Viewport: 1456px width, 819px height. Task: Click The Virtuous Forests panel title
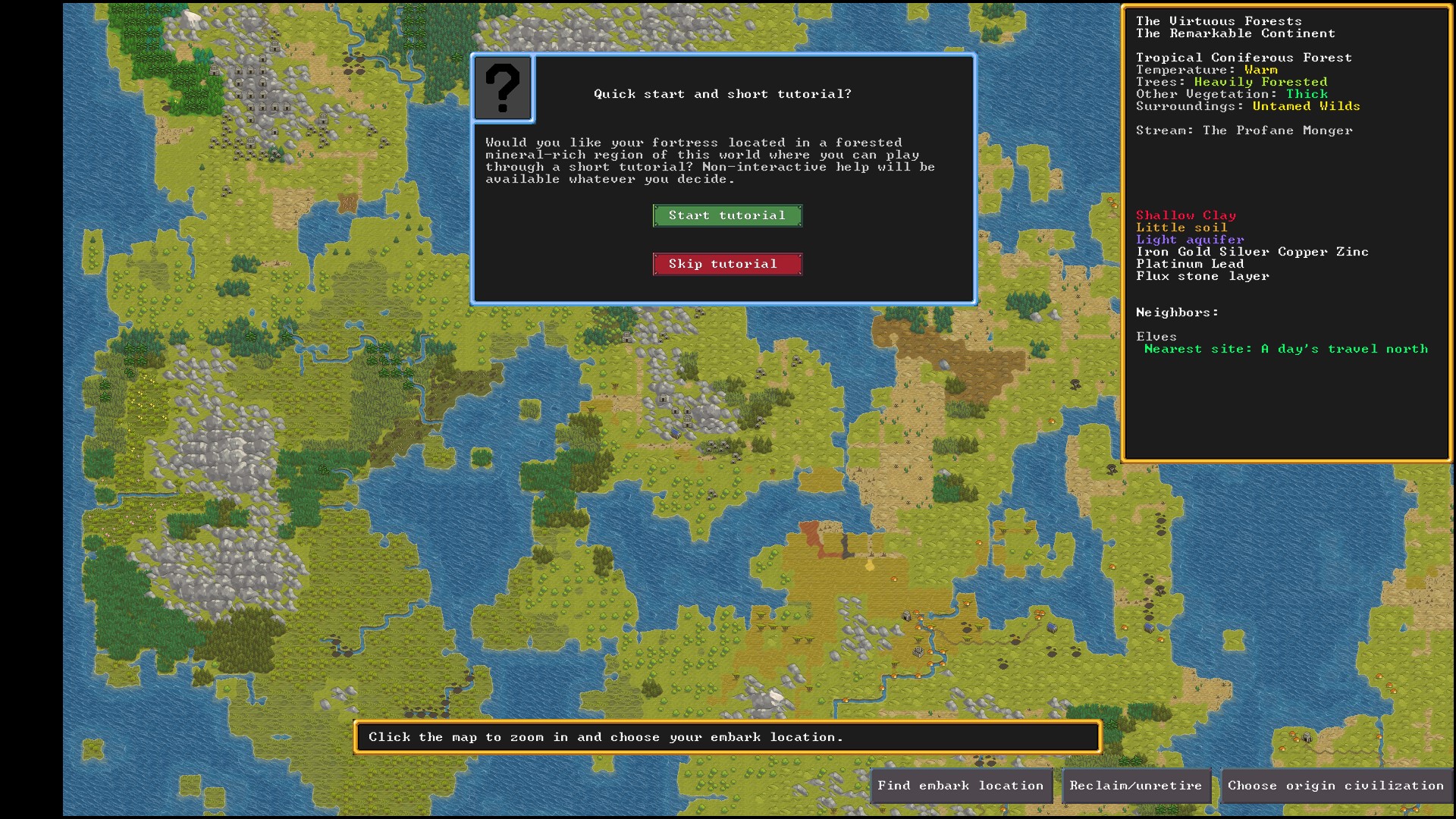pos(1216,20)
